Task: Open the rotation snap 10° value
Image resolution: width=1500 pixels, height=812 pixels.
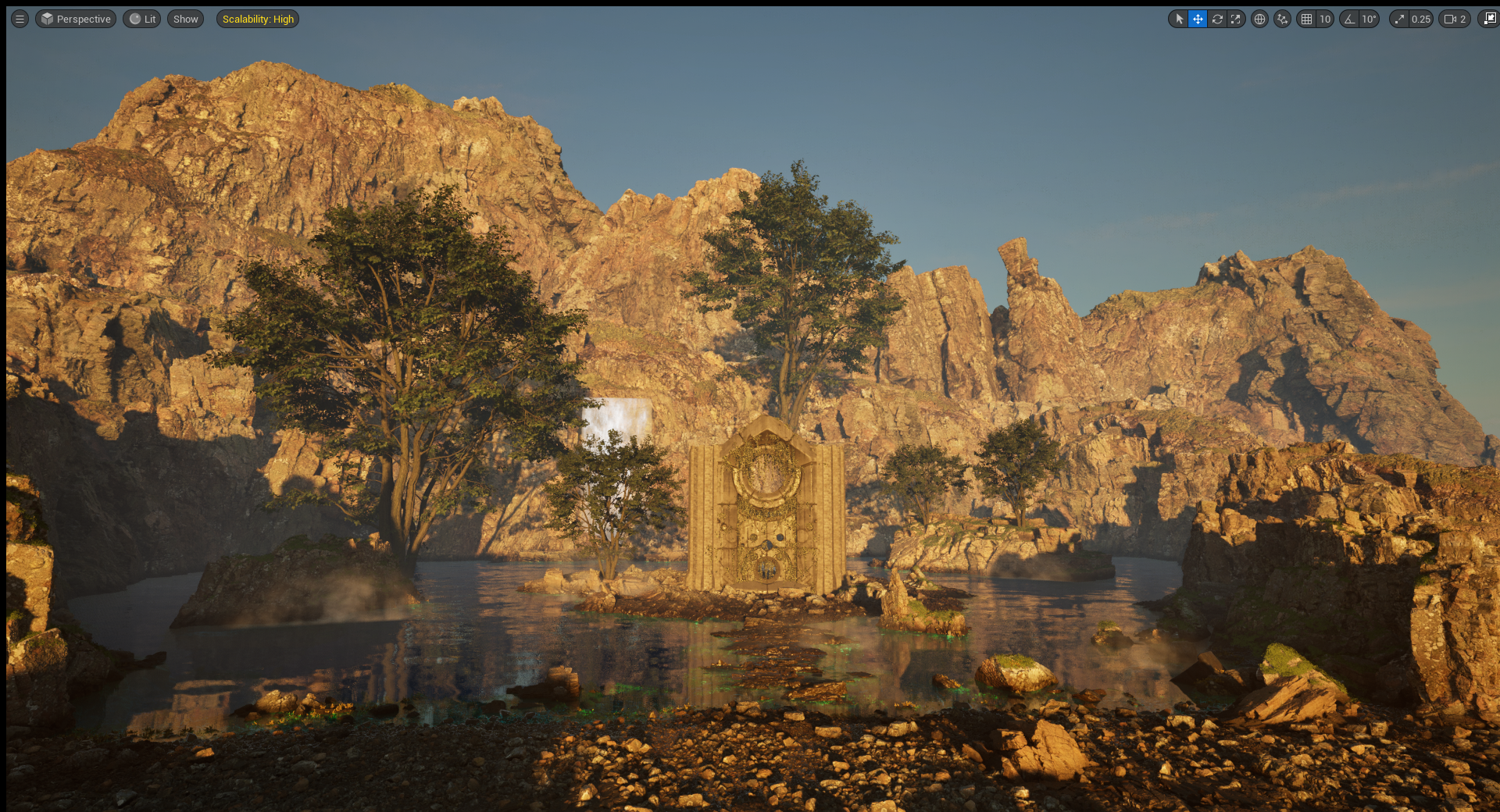Action: coord(1369,19)
